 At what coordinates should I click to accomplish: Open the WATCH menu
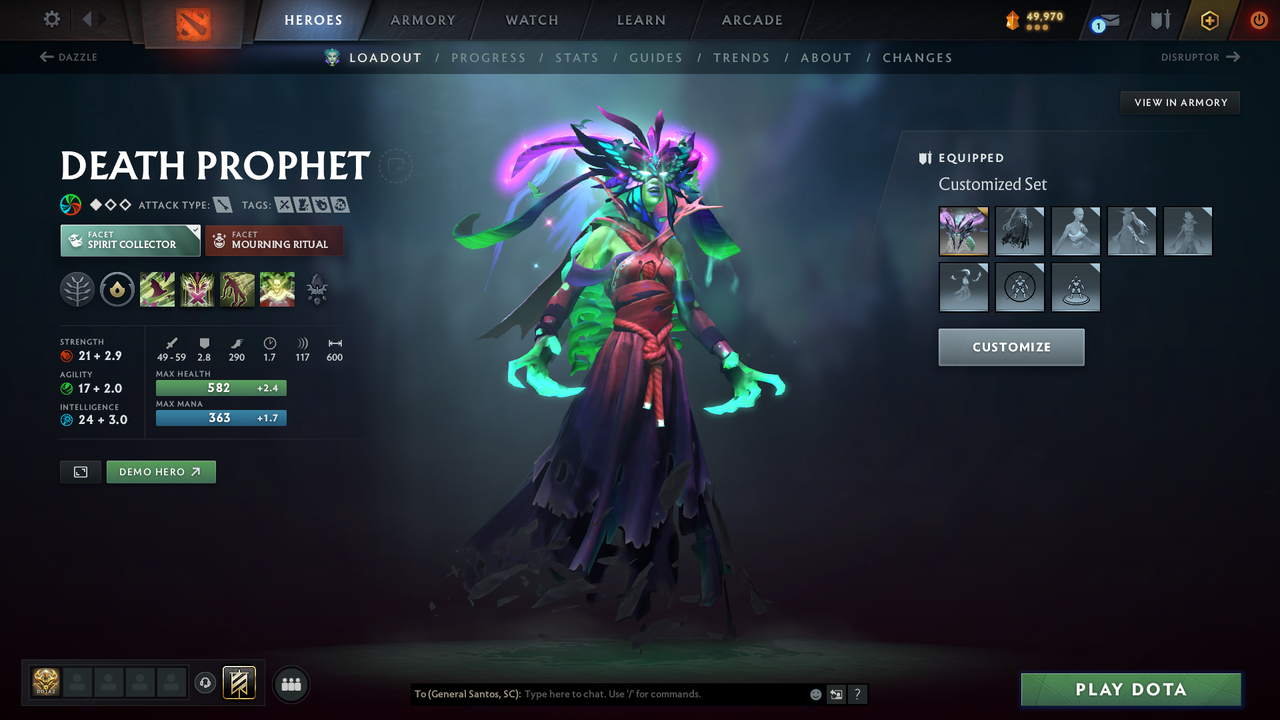tap(531, 20)
